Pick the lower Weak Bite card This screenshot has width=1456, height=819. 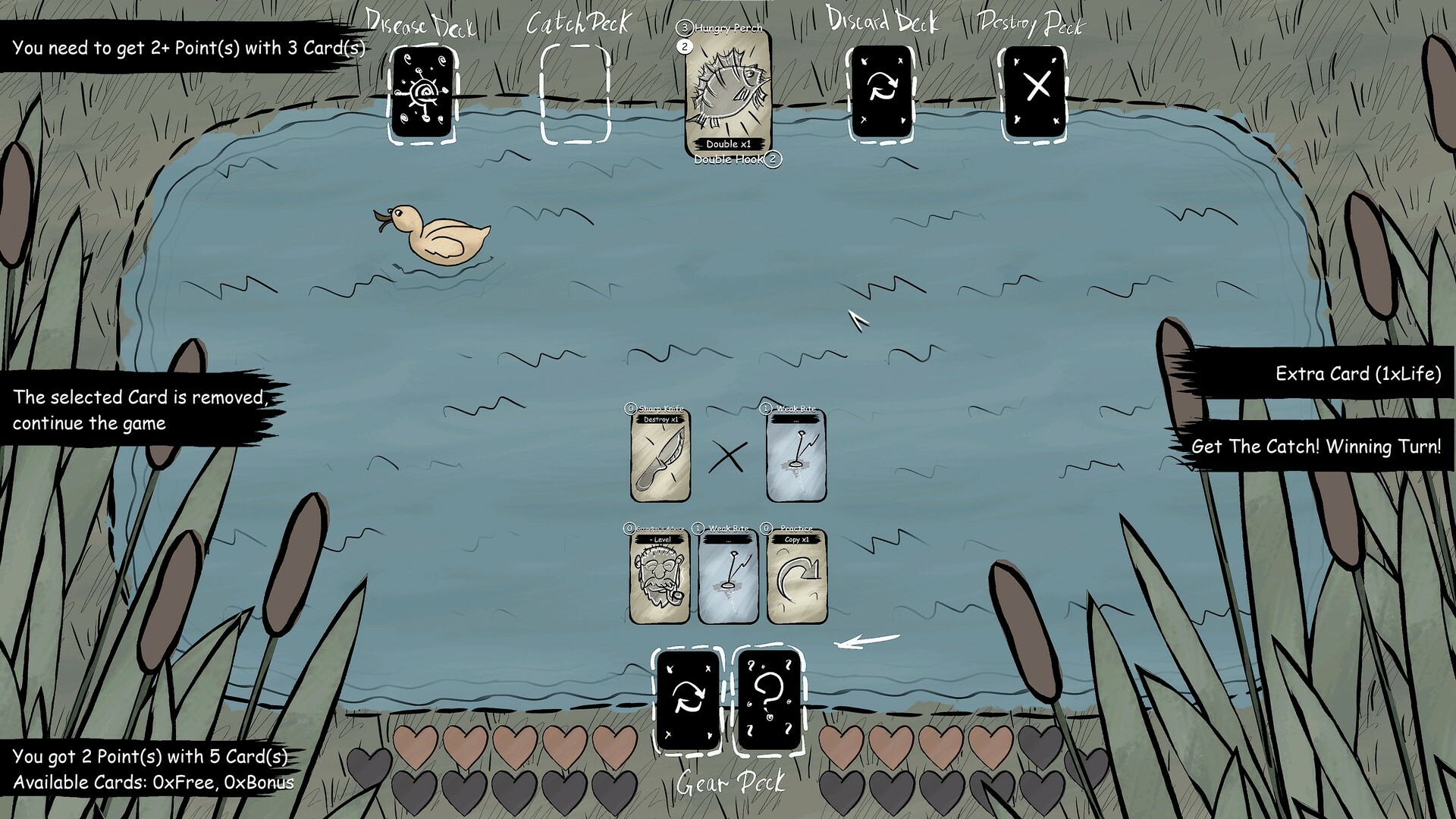pyautogui.click(x=726, y=576)
